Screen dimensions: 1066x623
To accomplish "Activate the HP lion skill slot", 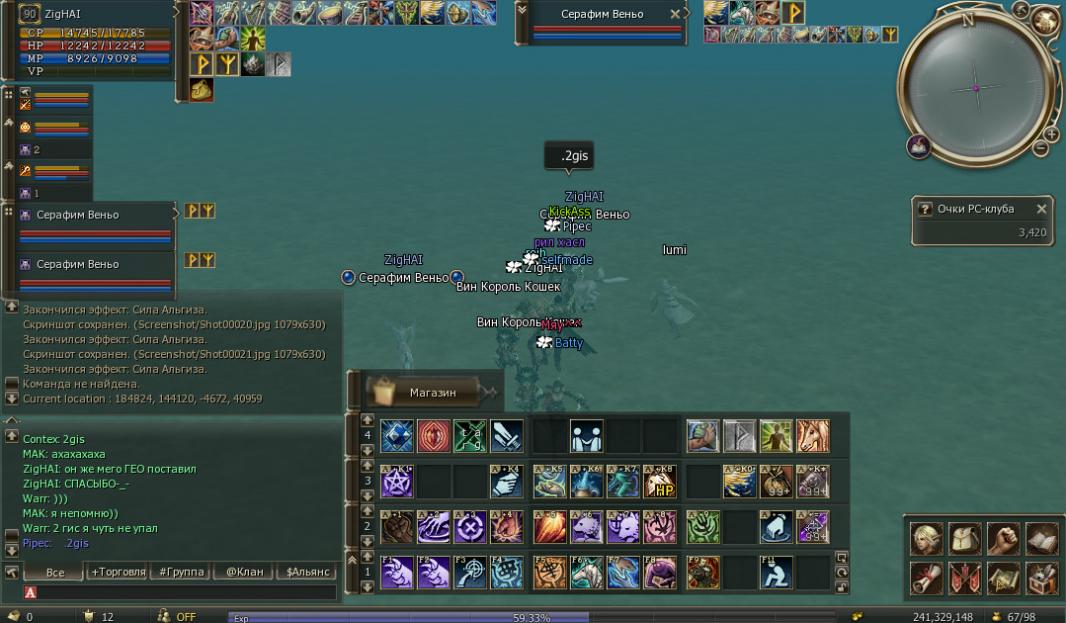I will (660, 482).
